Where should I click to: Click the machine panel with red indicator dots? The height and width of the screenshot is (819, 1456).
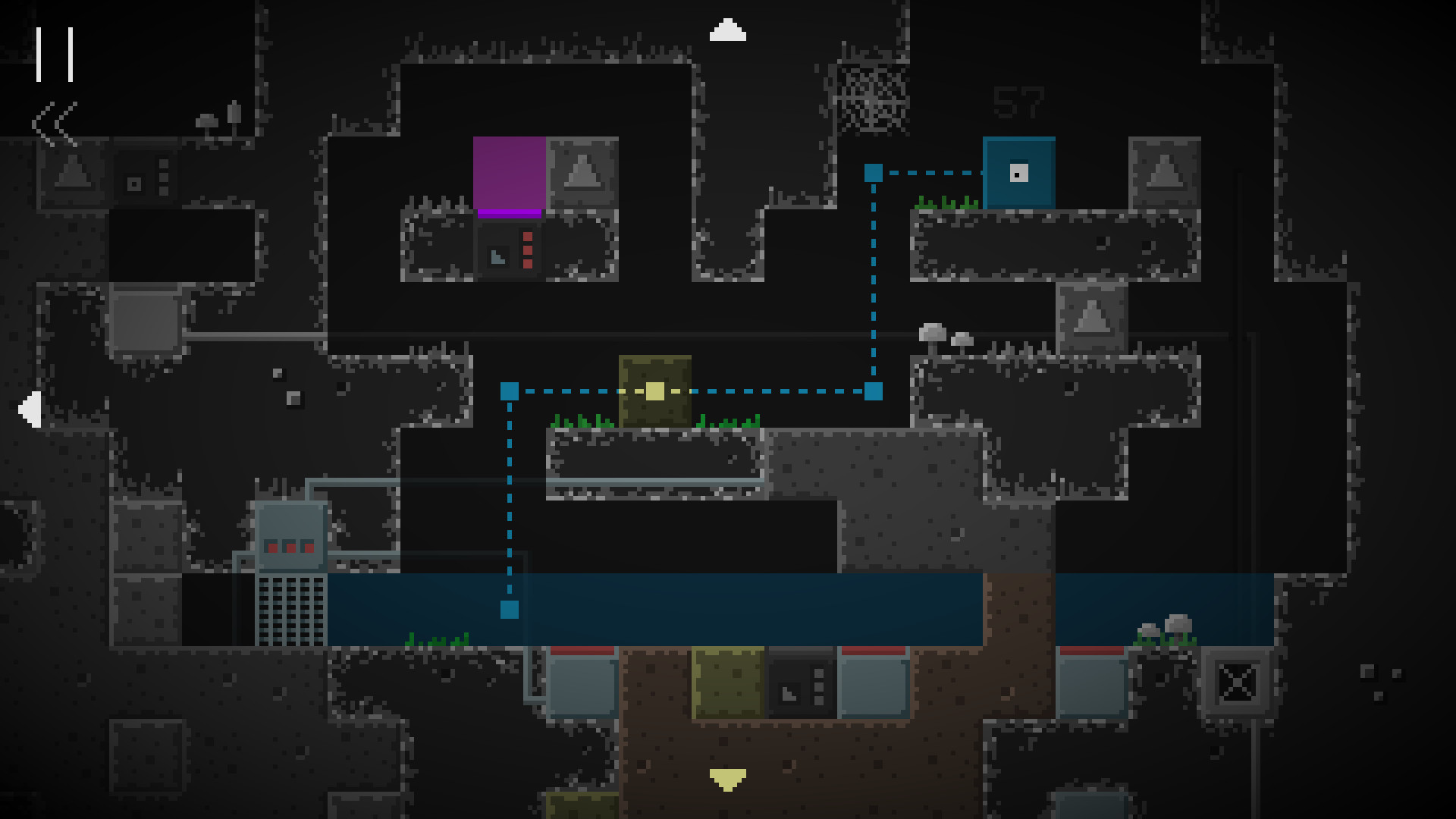coord(292,544)
